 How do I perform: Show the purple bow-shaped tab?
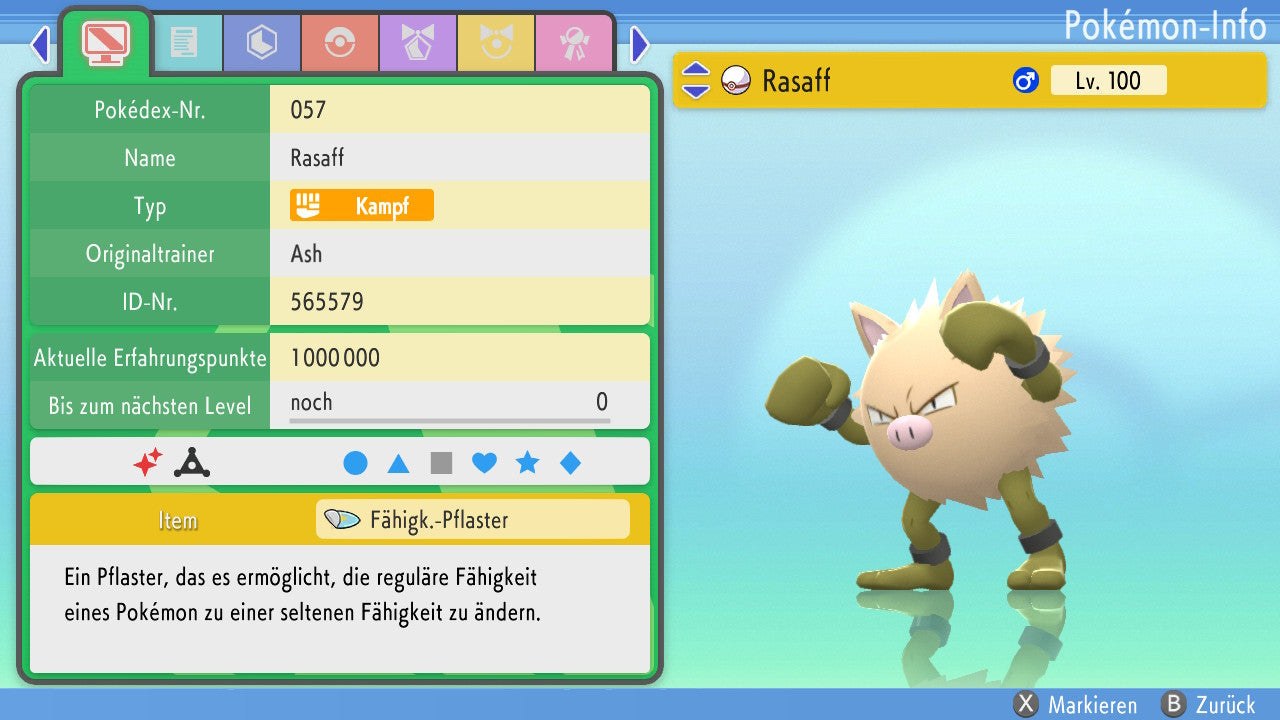(x=418, y=42)
